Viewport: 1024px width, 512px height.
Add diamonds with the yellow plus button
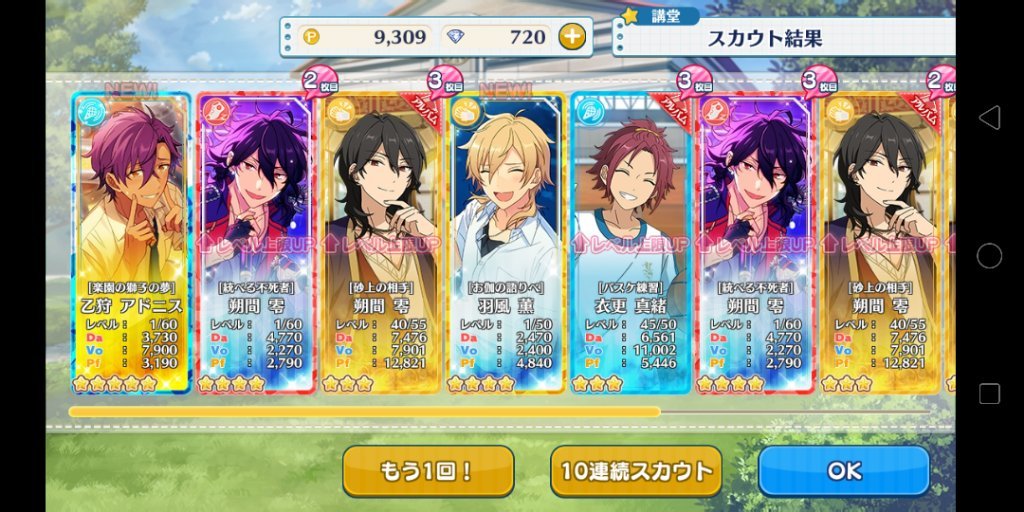click(x=571, y=38)
